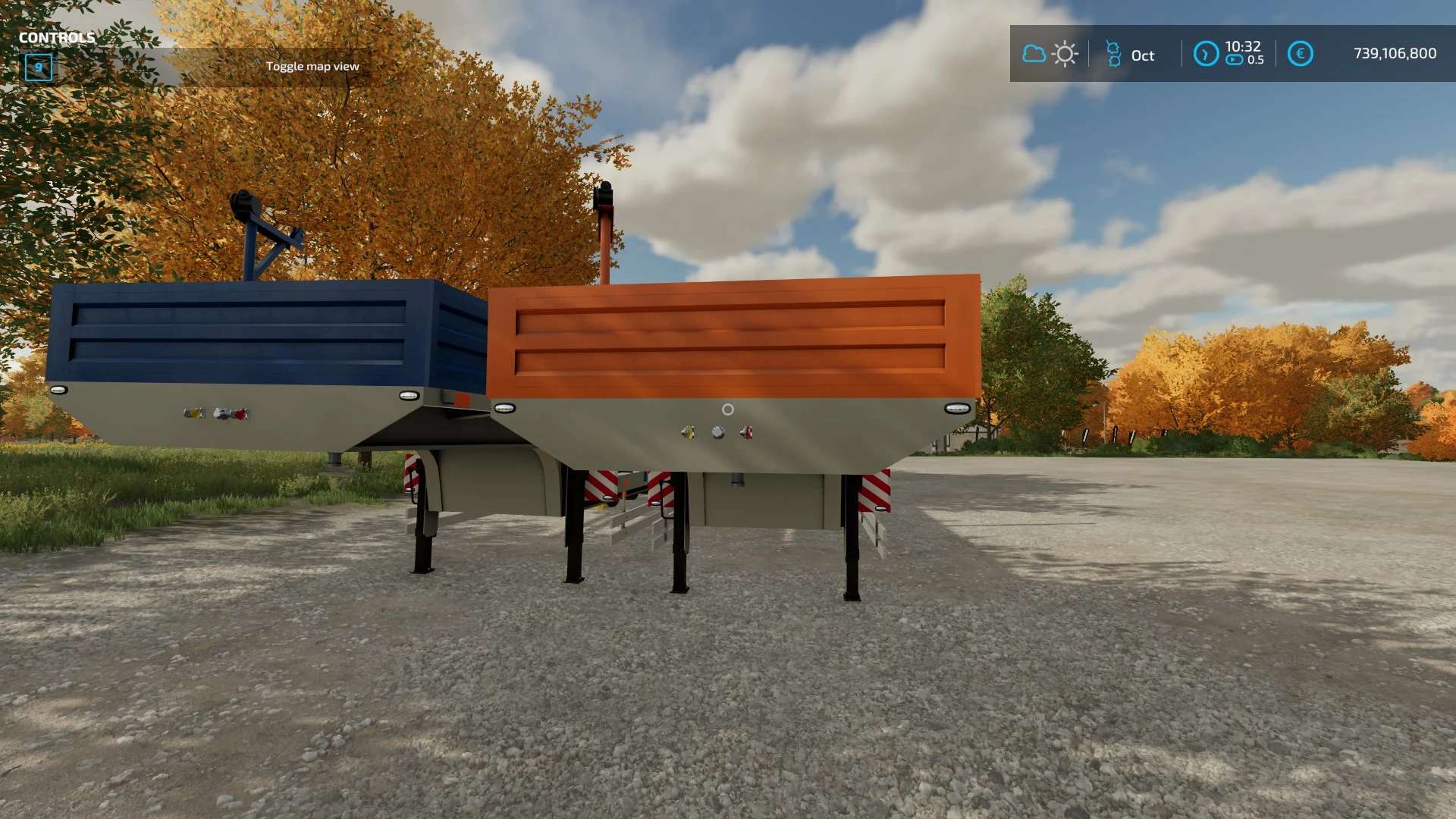Click the round hitch coupling on the orange trailer
The height and width of the screenshot is (819, 1456).
pyautogui.click(x=729, y=410)
